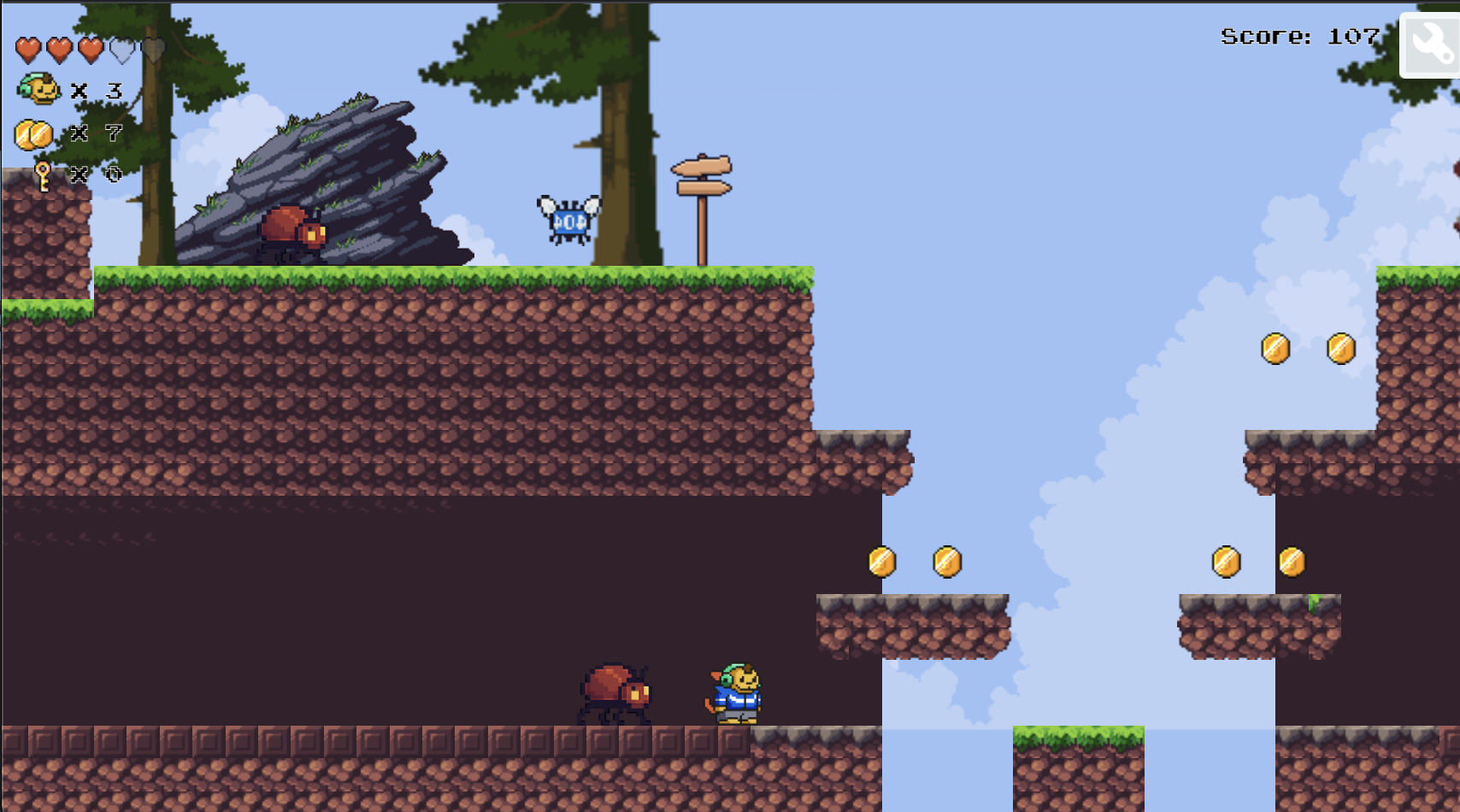Expand the coin multiplier showing x7

point(97,132)
